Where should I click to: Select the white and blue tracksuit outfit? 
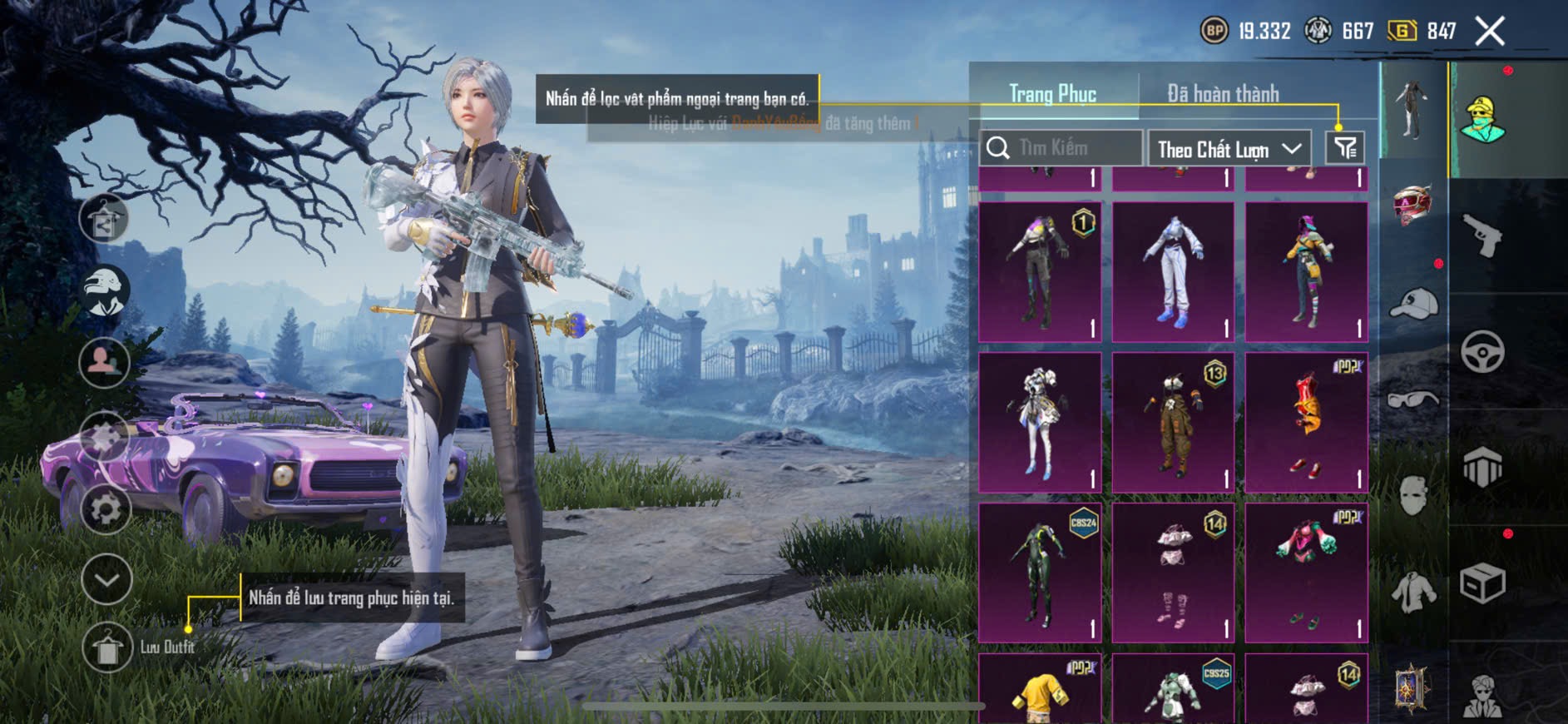pos(1173,271)
